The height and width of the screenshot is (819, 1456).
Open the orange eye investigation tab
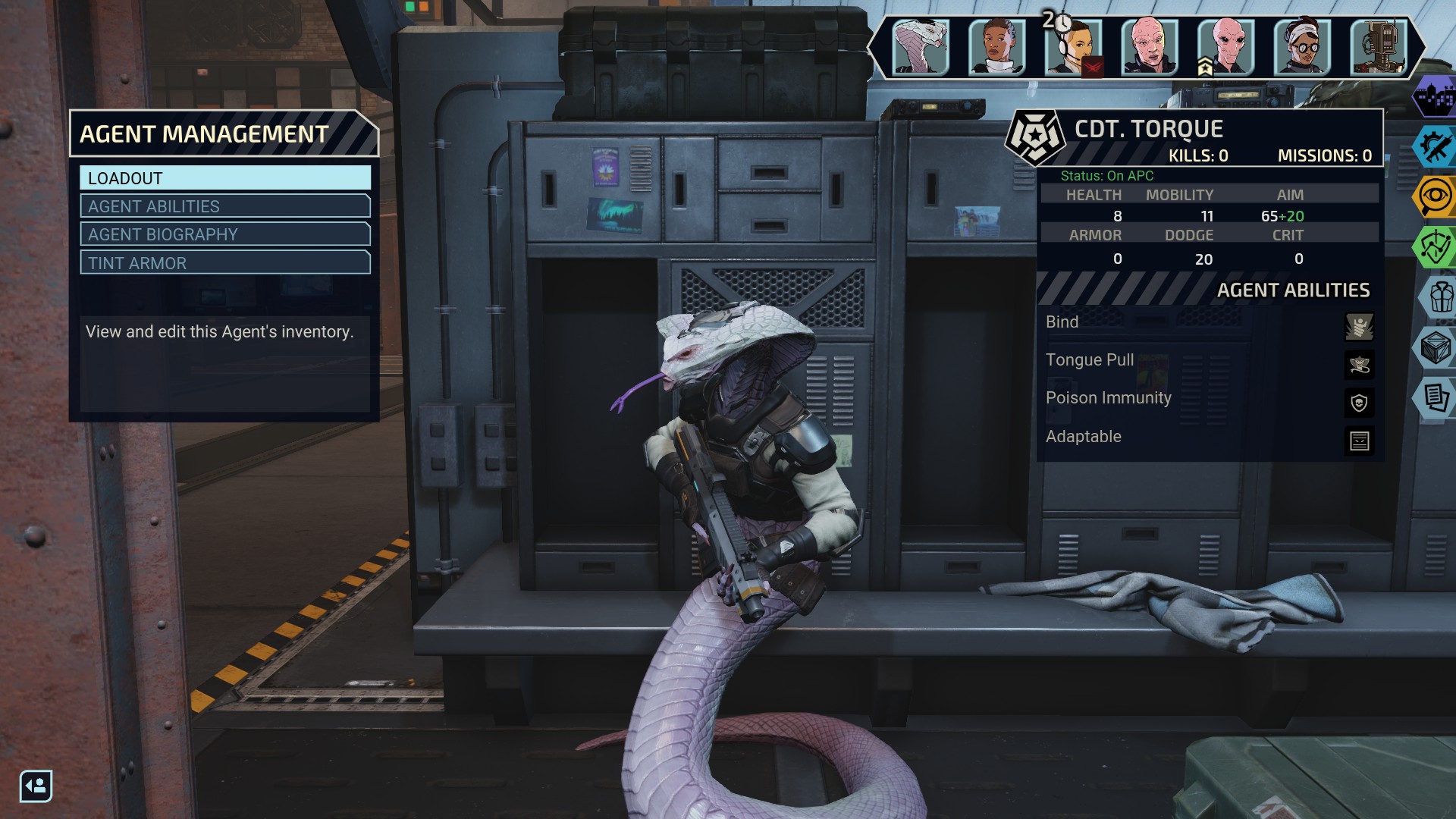[1435, 196]
